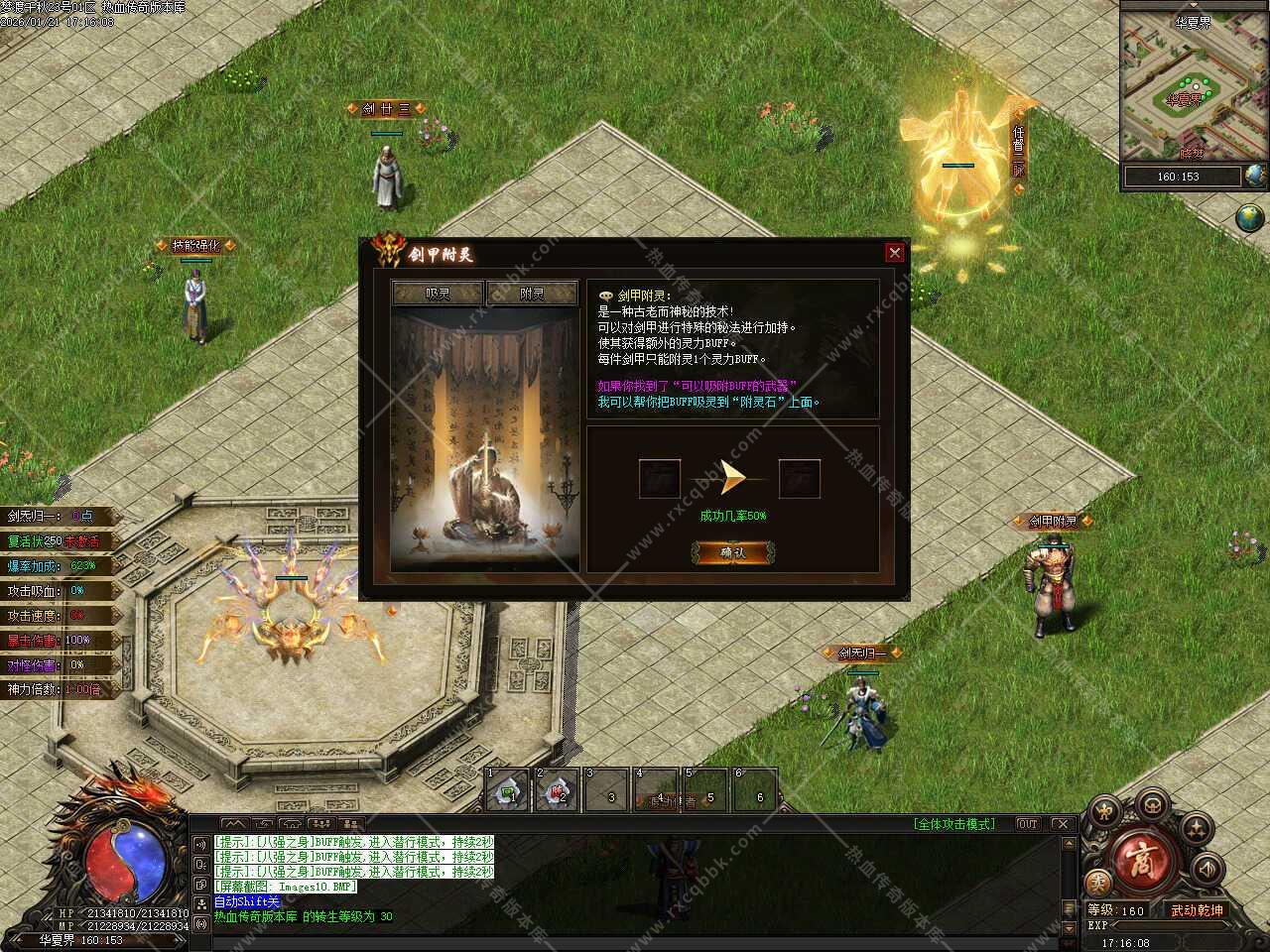Use the red potion in hotbar slot 2
The image size is (1270, 952).
(558, 791)
